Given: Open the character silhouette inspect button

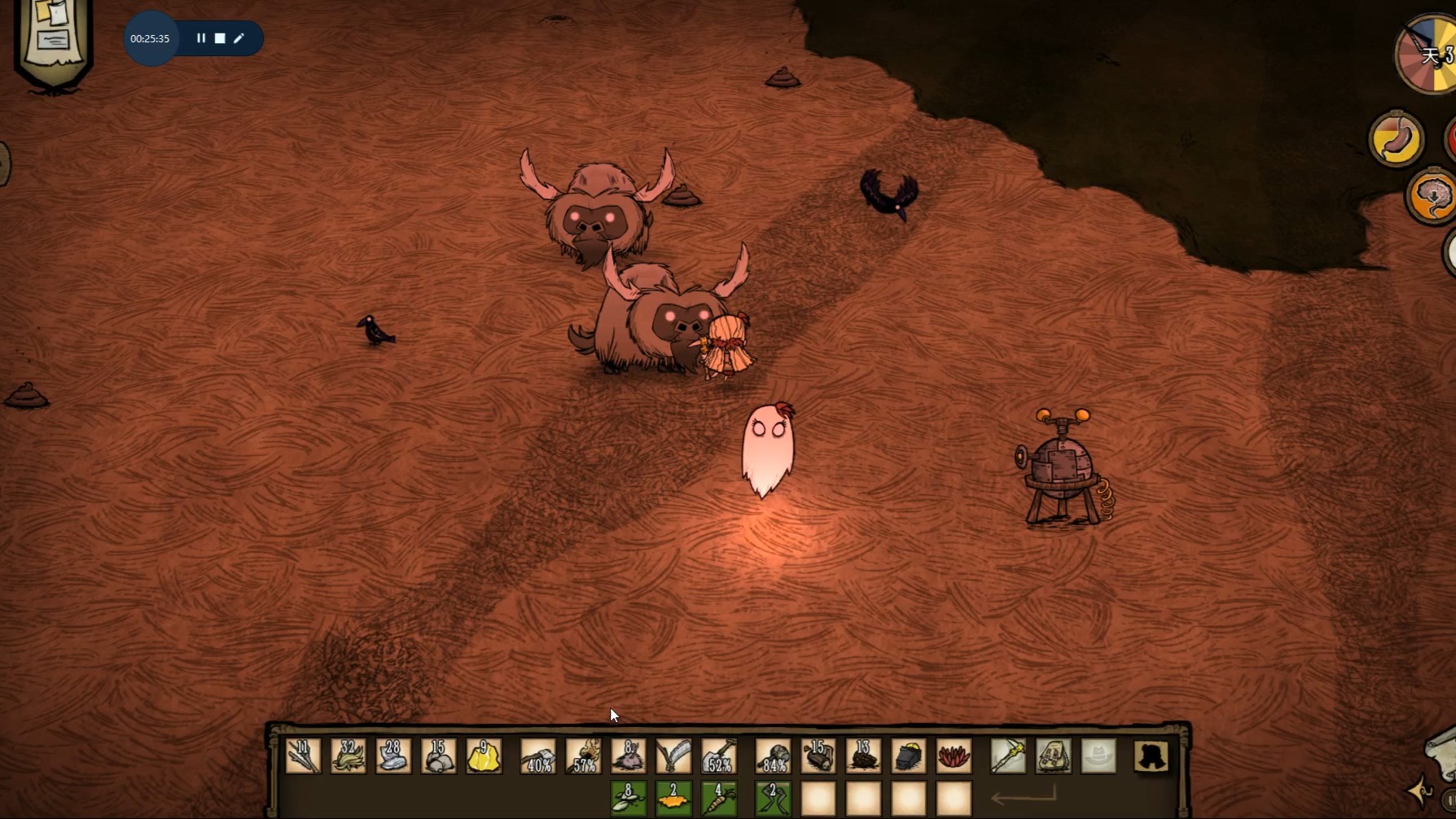Looking at the screenshot, I should [1151, 756].
